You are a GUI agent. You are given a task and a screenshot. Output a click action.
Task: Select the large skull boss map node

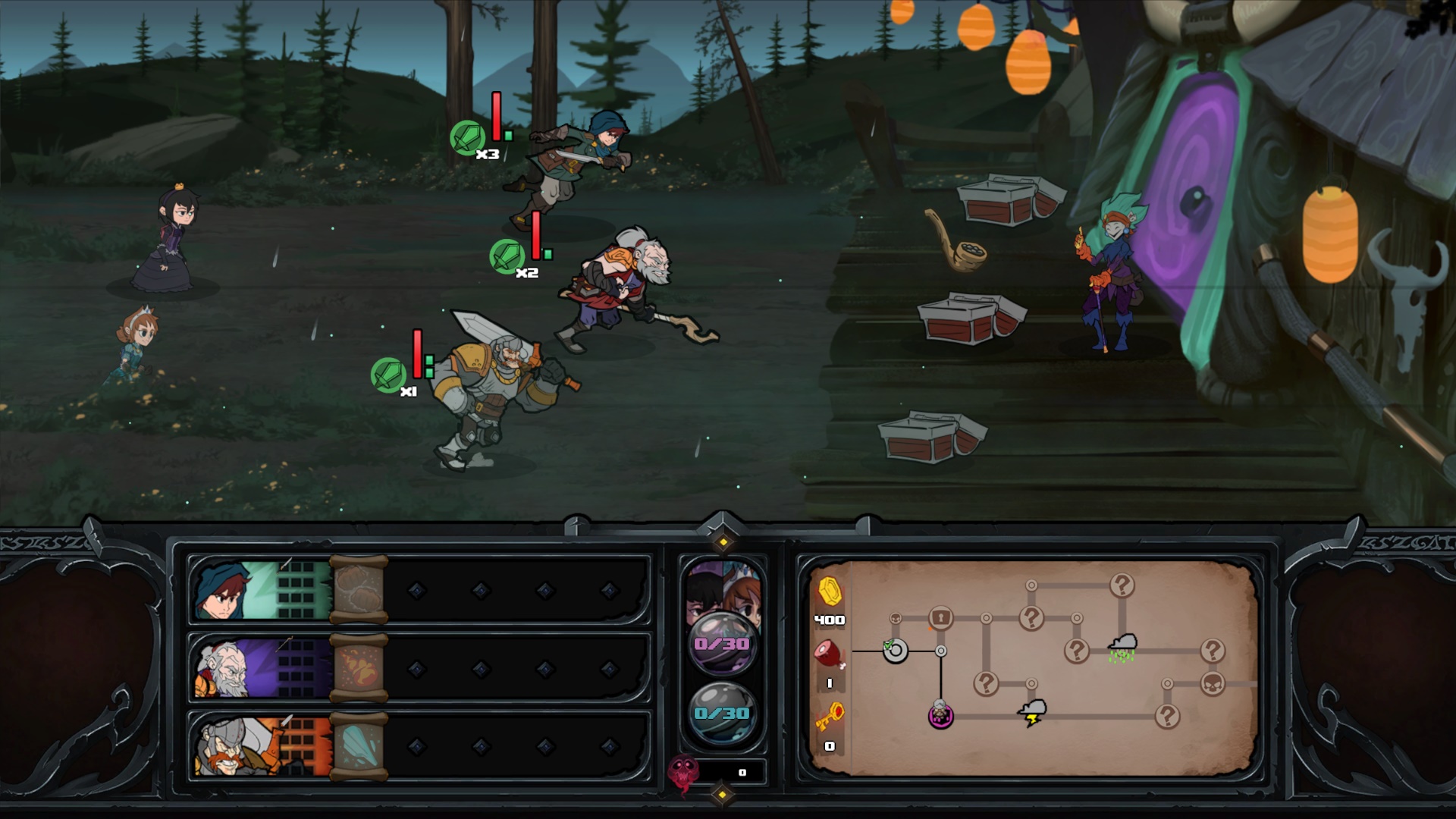pyautogui.click(x=1213, y=684)
